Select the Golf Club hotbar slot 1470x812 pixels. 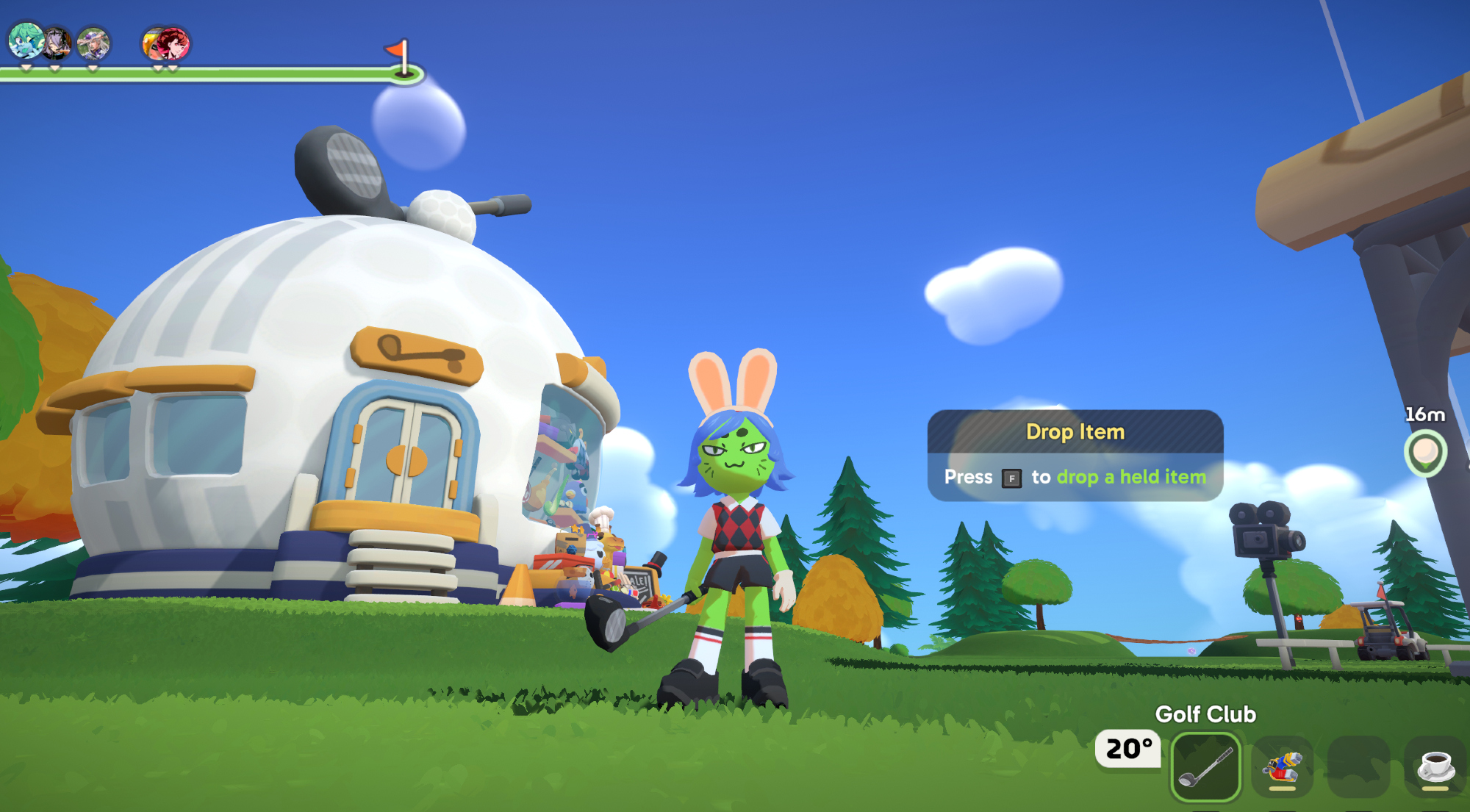pyautogui.click(x=1205, y=767)
